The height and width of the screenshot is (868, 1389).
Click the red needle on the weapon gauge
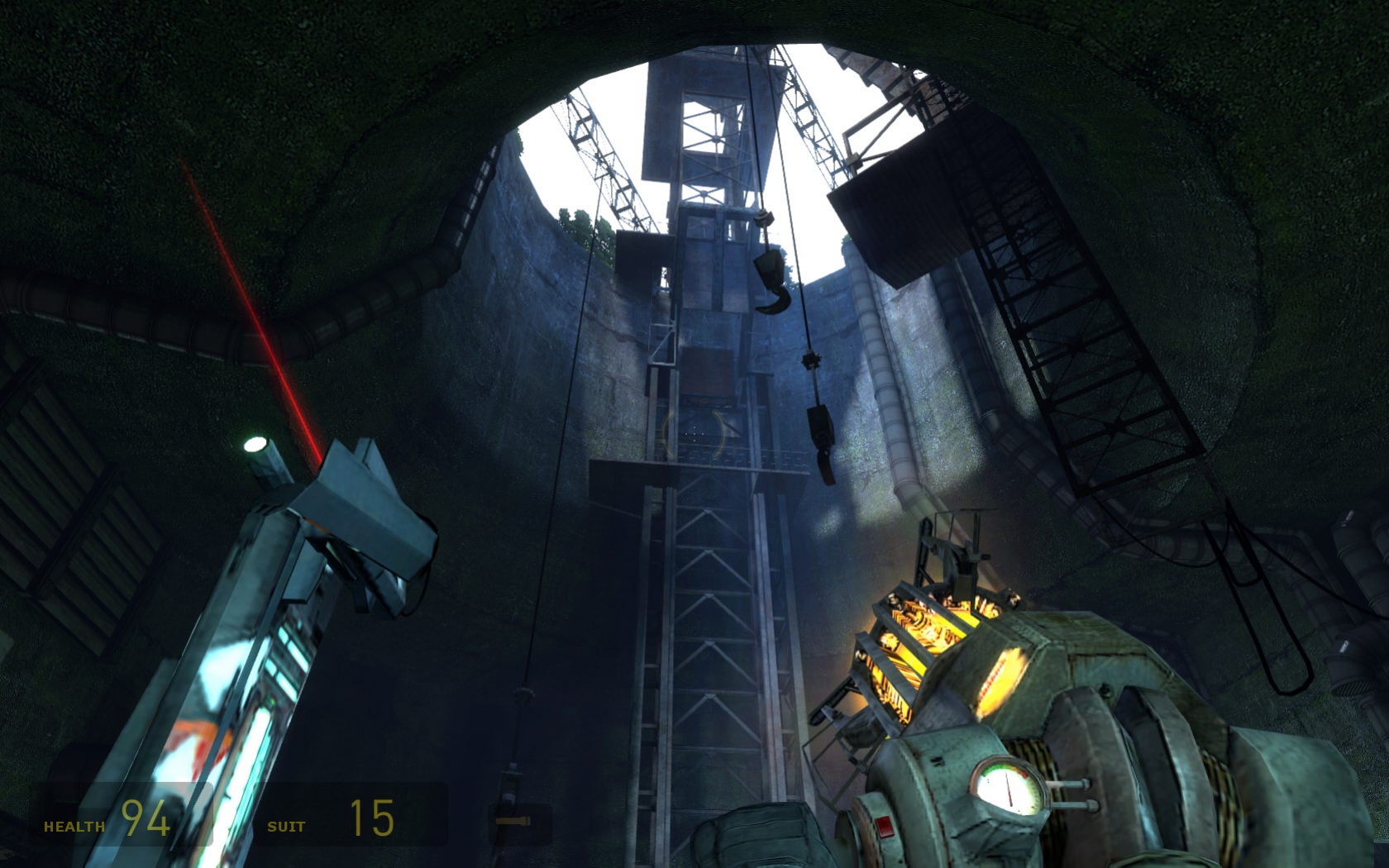click(x=1010, y=789)
